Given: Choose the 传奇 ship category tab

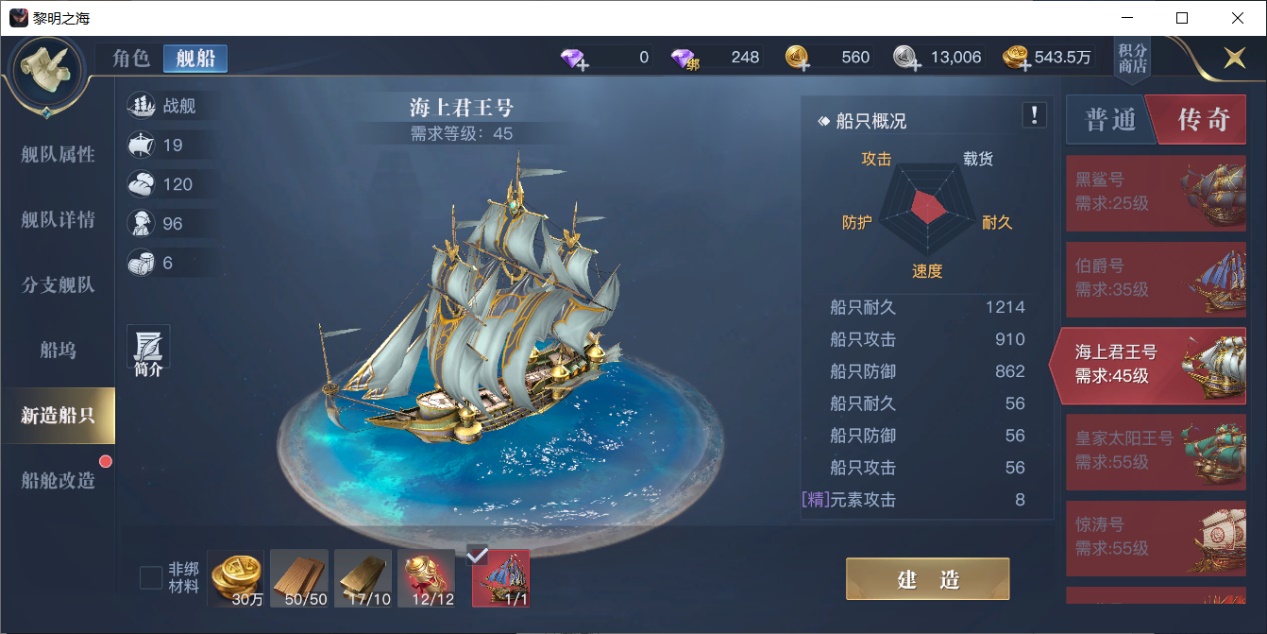Looking at the screenshot, I should pyautogui.click(x=1201, y=121).
